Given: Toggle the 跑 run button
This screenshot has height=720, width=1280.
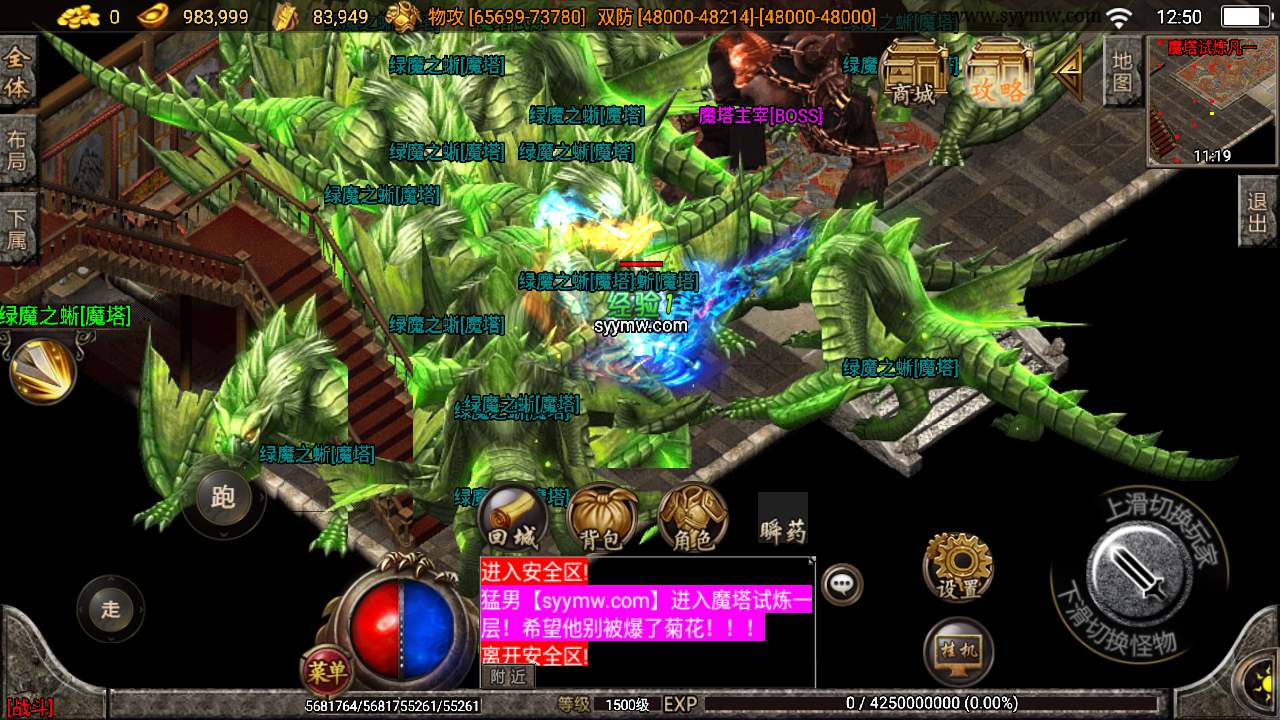Looking at the screenshot, I should [223, 497].
